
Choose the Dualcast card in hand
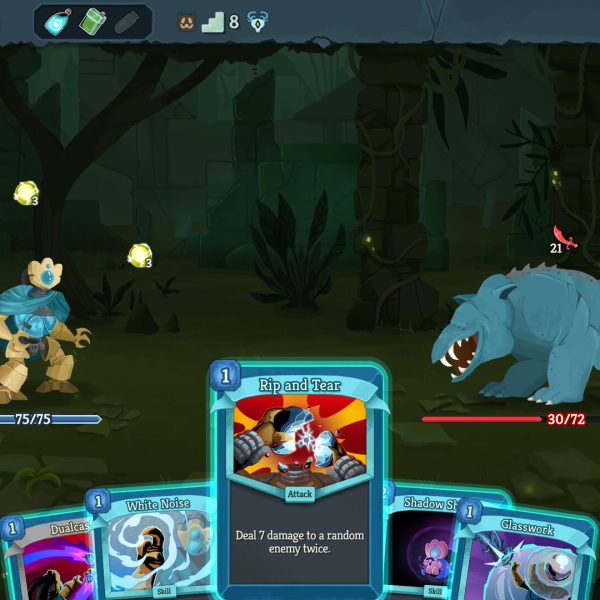click(45, 560)
